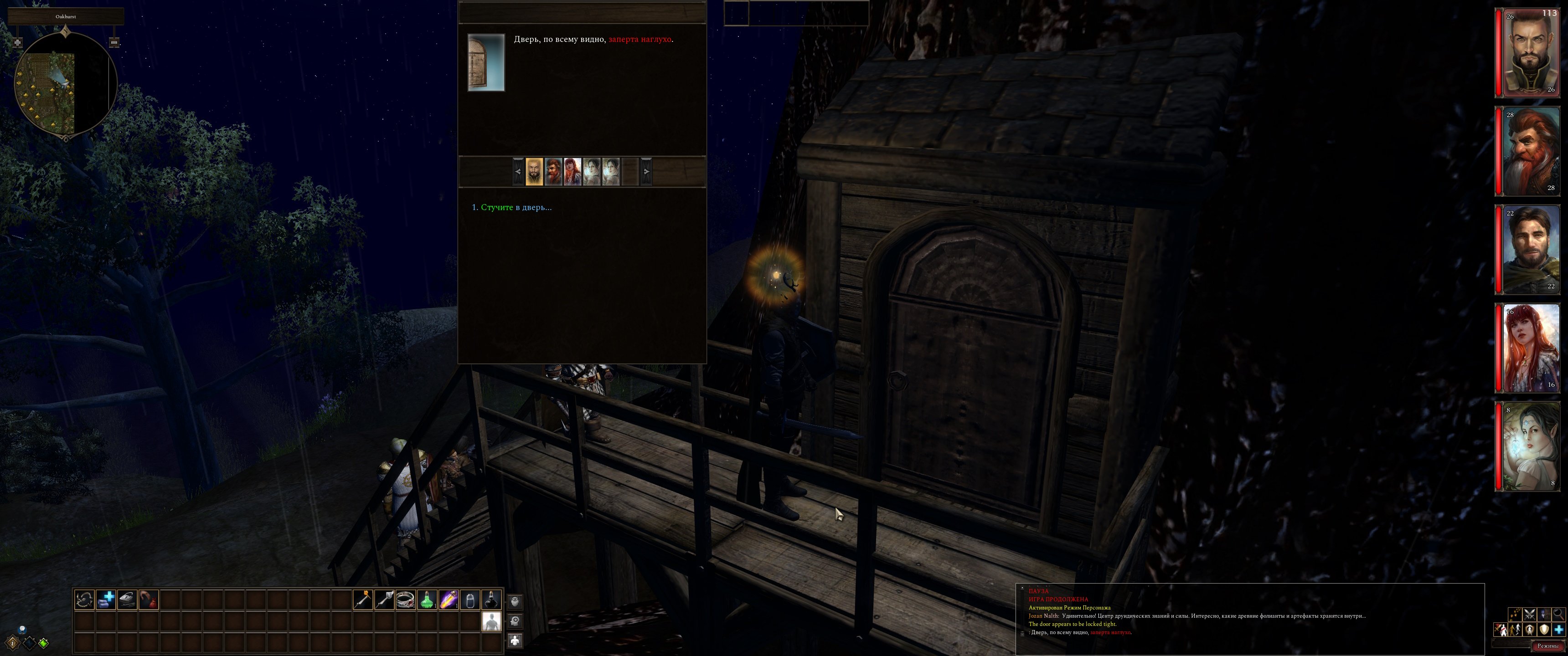Activate the blue cross healing kit slot

point(106,600)
